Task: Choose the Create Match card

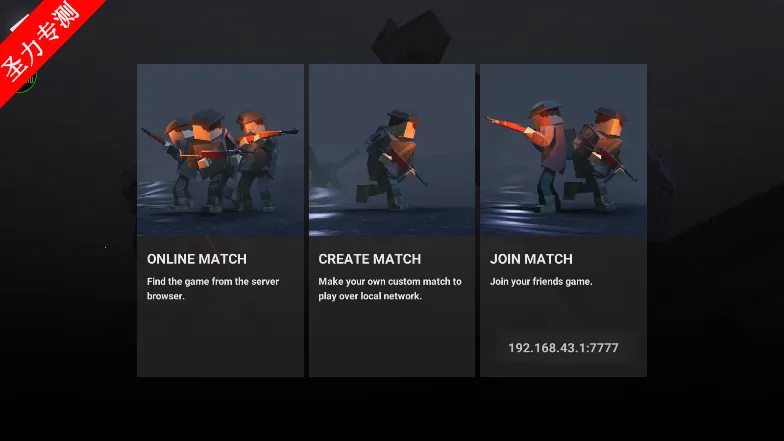Action: point(391,220)
